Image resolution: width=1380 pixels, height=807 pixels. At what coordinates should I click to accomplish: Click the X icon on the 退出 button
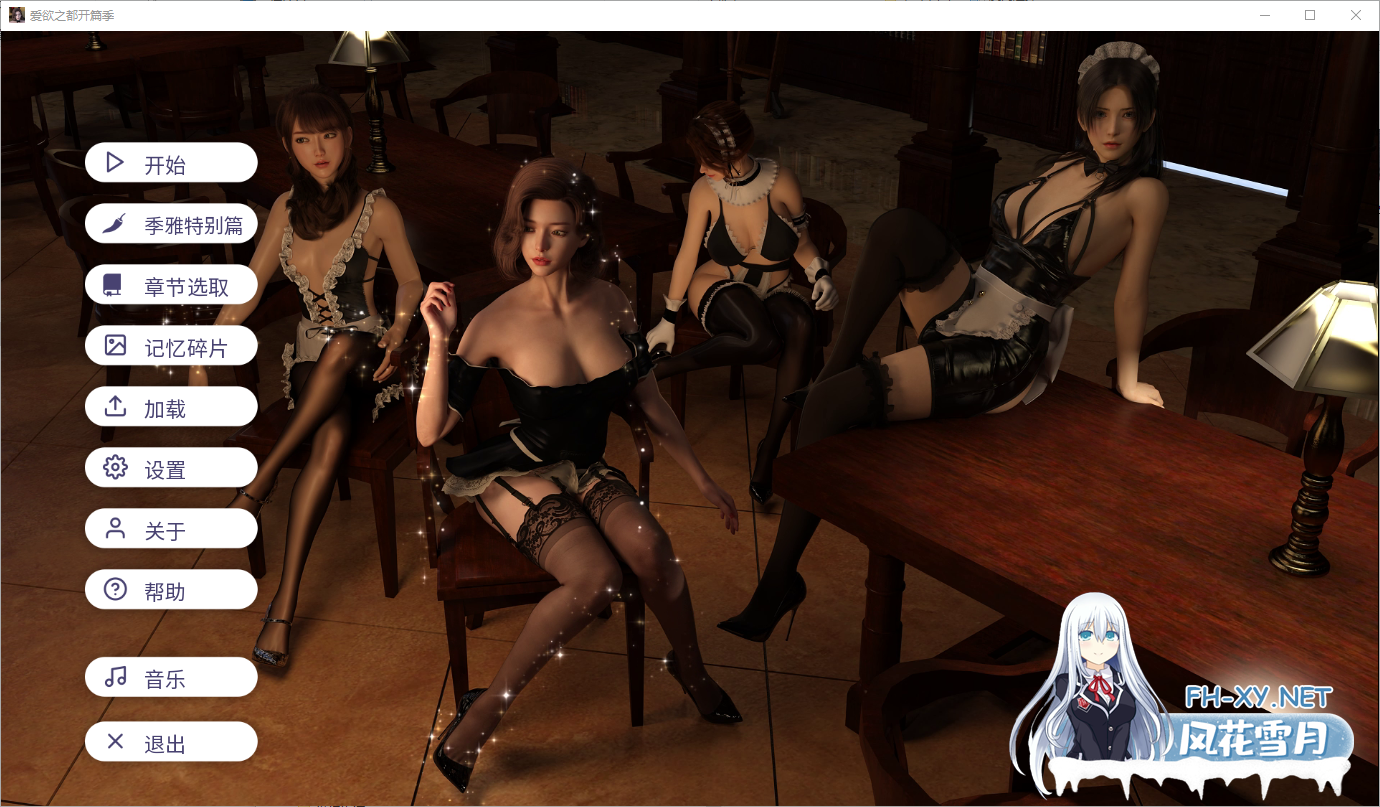[x=113, y=741]
